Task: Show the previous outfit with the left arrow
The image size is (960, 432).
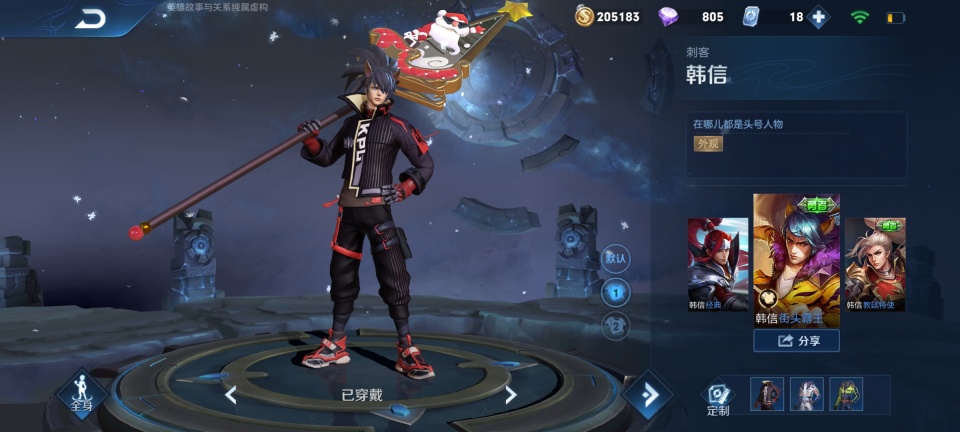Action: point(231,395)
